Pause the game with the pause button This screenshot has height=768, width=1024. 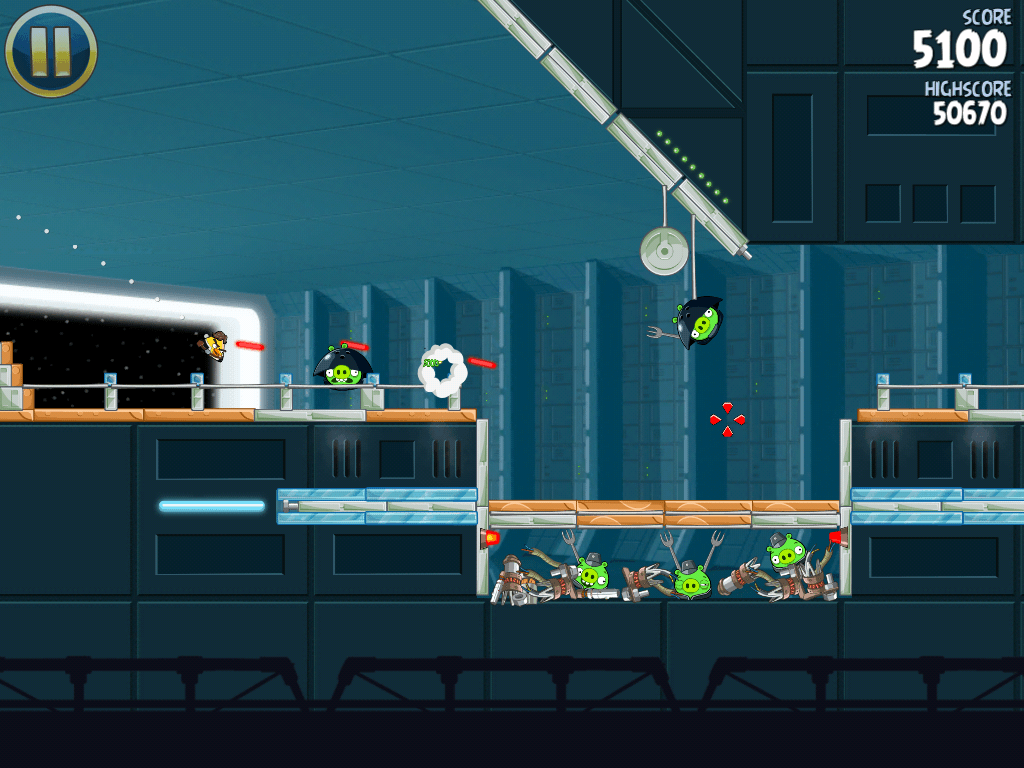[50, 50]
